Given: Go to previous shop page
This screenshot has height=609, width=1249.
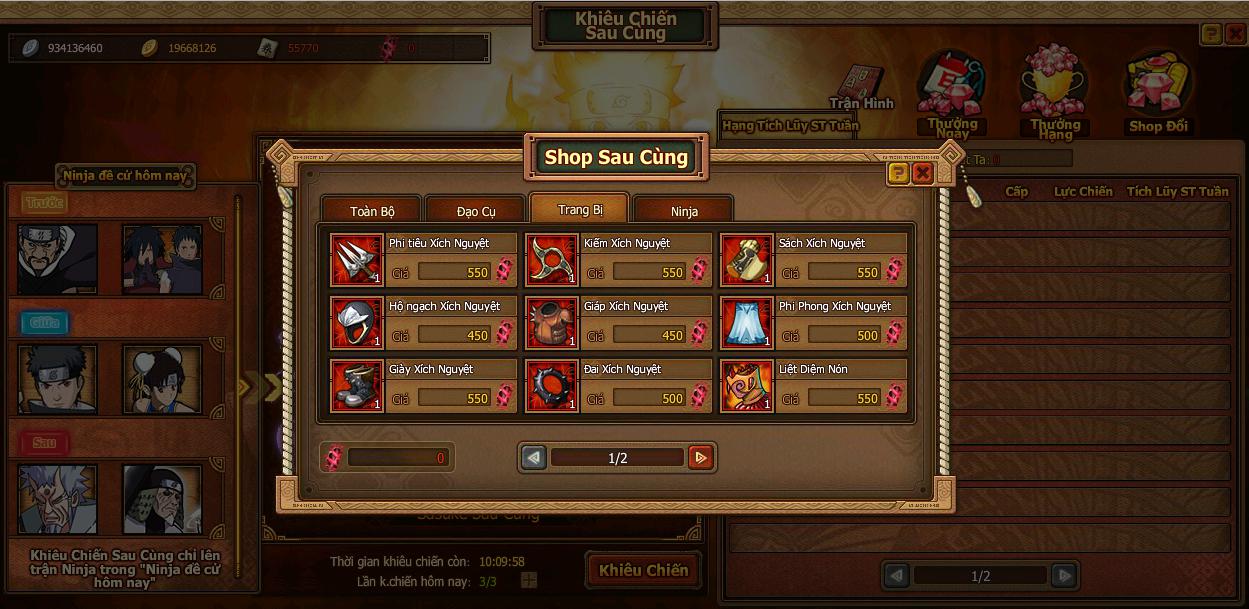Looking at the screenshot, I should pyautogui.click(x=534, y=458).
